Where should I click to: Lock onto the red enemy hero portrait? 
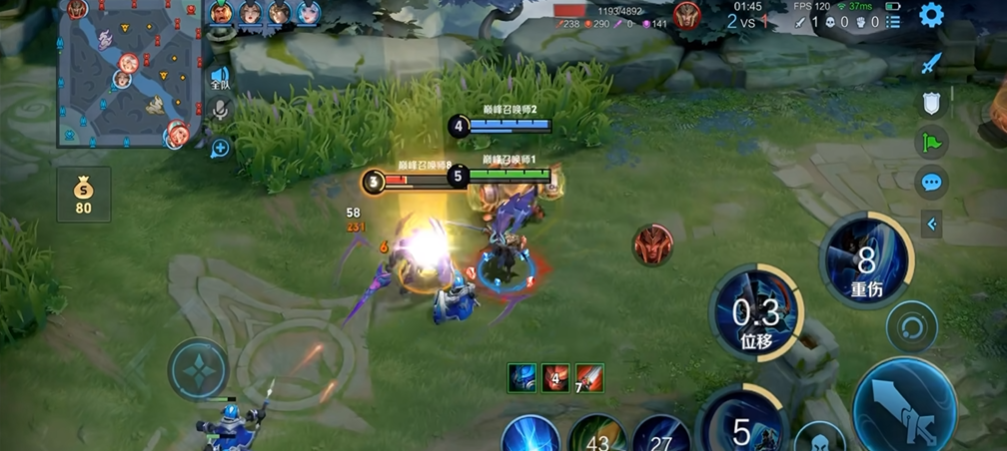click(652, 244)
